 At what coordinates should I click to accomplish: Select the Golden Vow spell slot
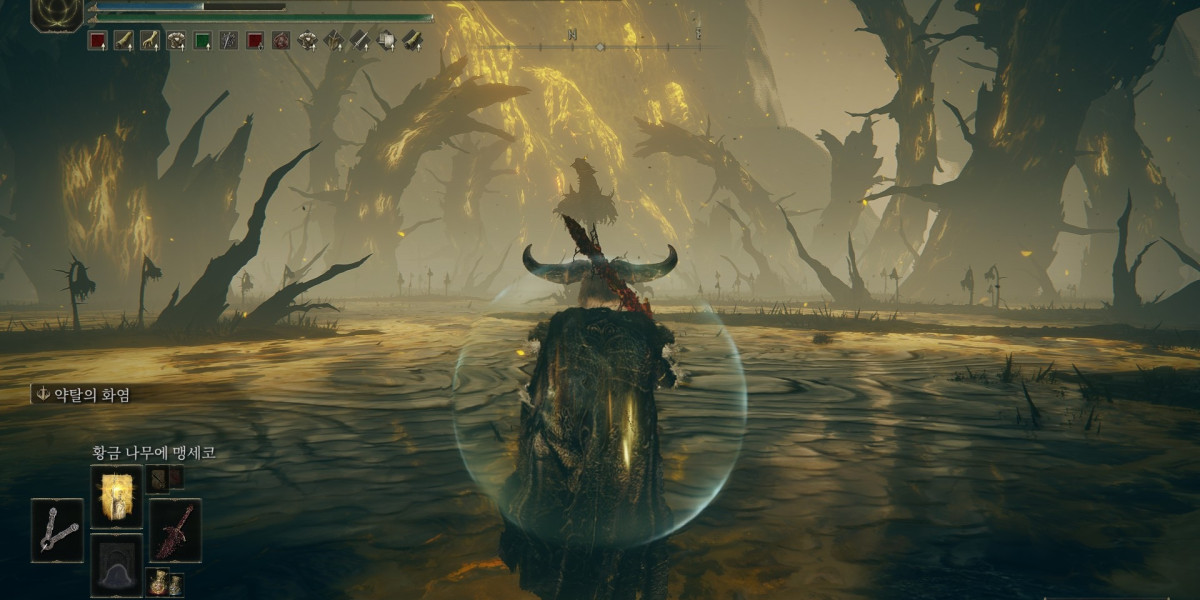point(116,496)
